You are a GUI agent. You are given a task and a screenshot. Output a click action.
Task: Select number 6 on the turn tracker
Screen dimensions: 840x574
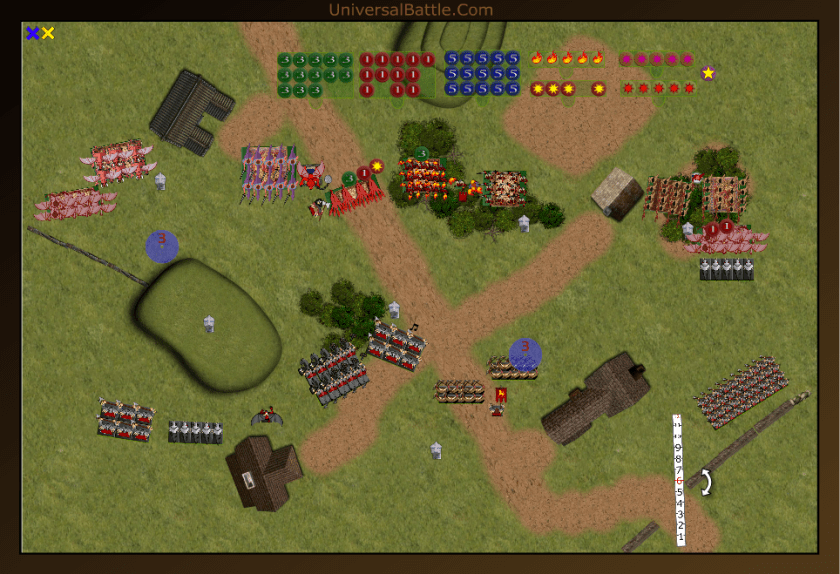[680, 481]
